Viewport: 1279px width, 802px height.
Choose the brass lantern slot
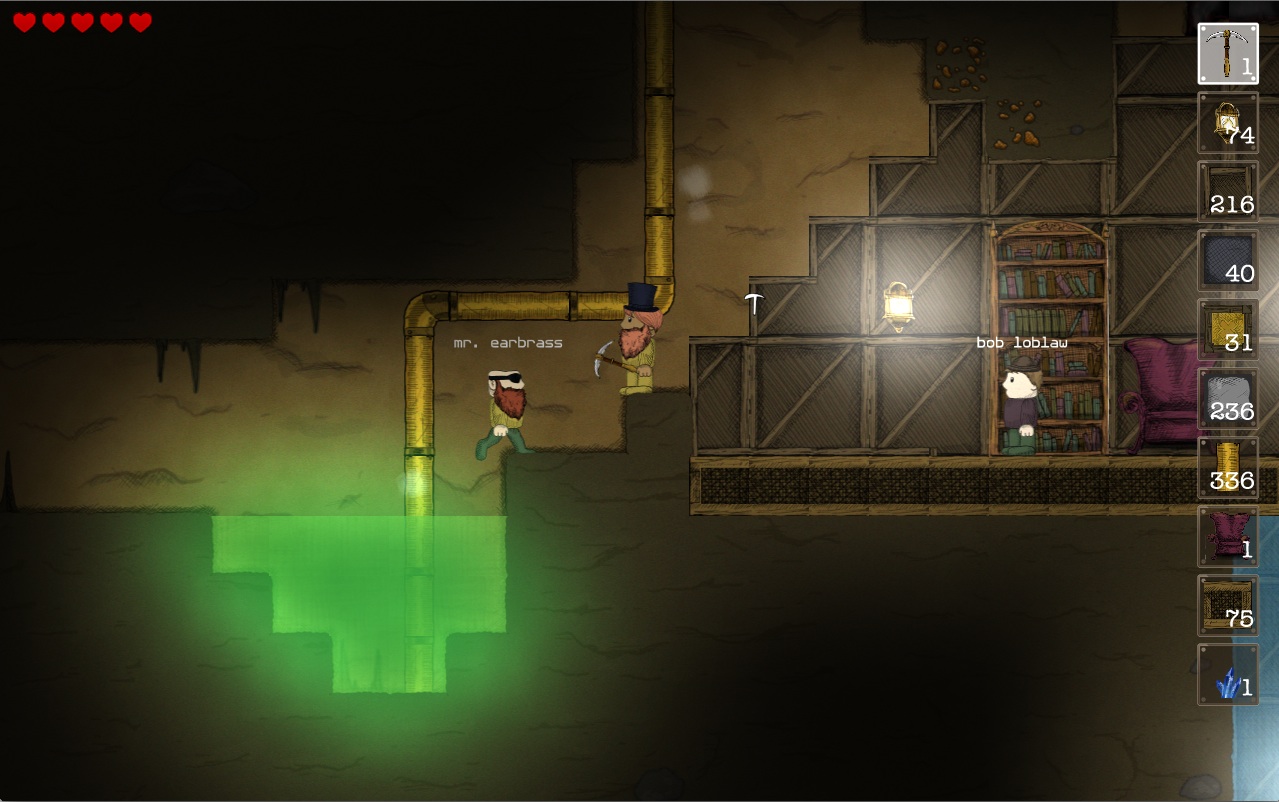(x=1228, y=122)
